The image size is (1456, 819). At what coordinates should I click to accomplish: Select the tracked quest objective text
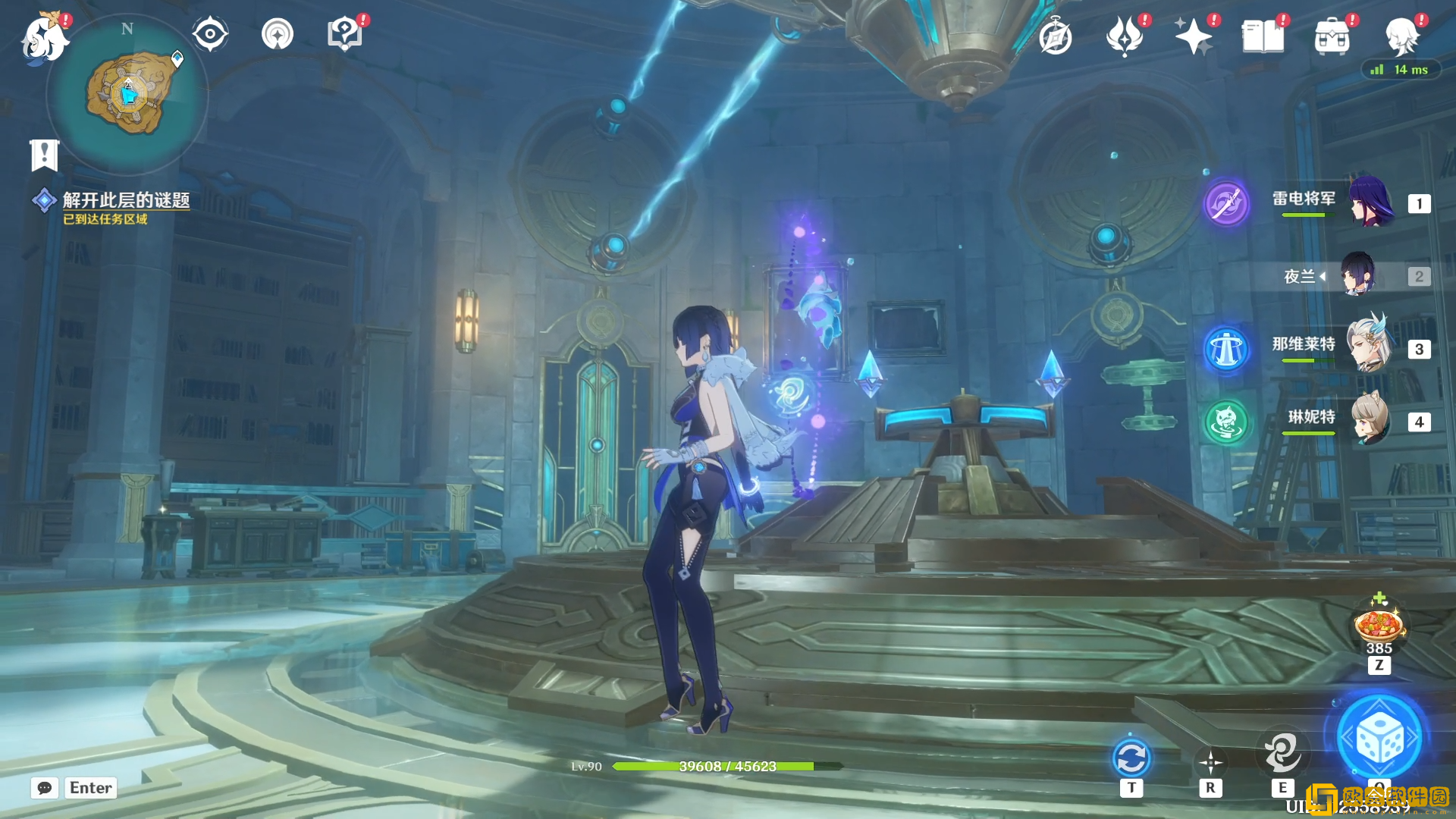[126, 200]
